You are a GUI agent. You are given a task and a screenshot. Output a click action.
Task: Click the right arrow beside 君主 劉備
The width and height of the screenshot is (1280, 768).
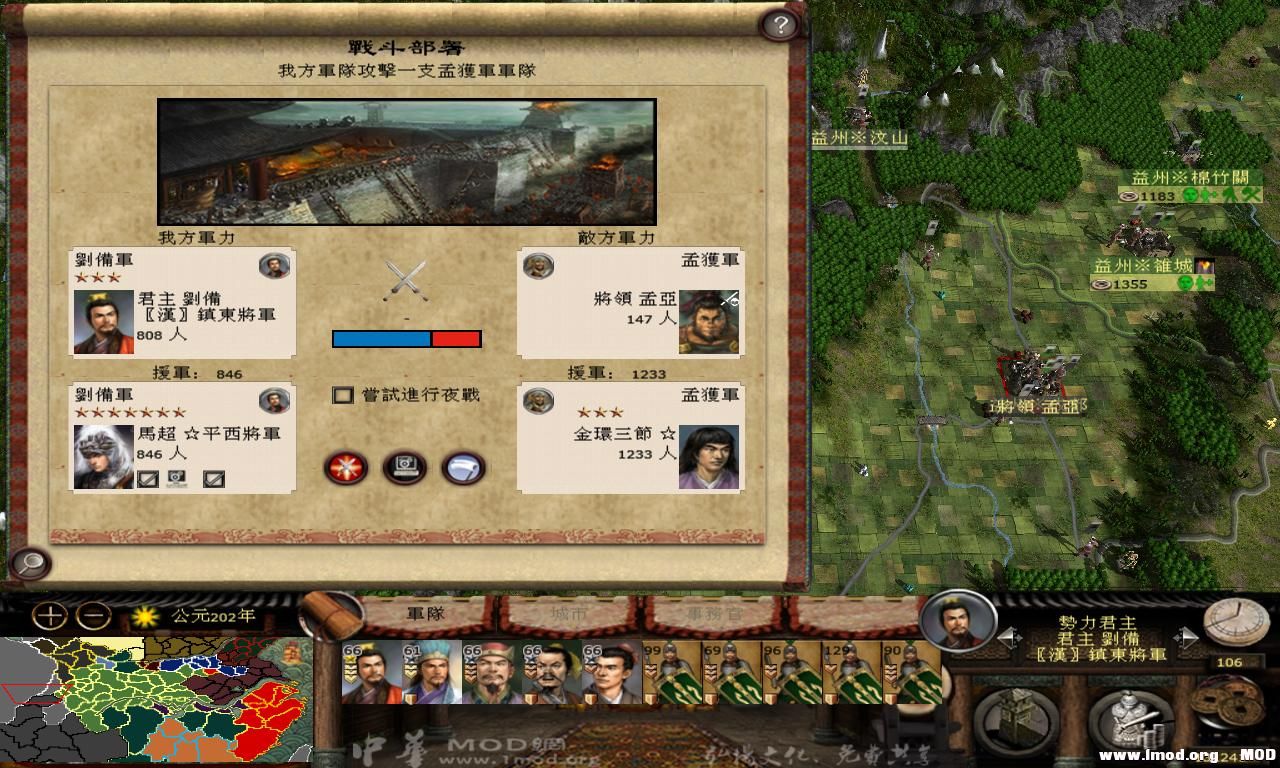[1188, 637]
